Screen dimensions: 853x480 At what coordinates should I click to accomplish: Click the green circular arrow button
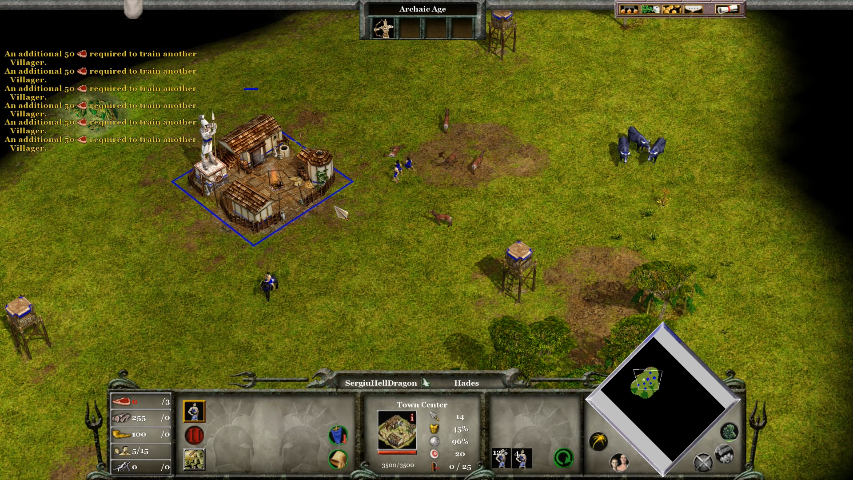click(564, 458)
